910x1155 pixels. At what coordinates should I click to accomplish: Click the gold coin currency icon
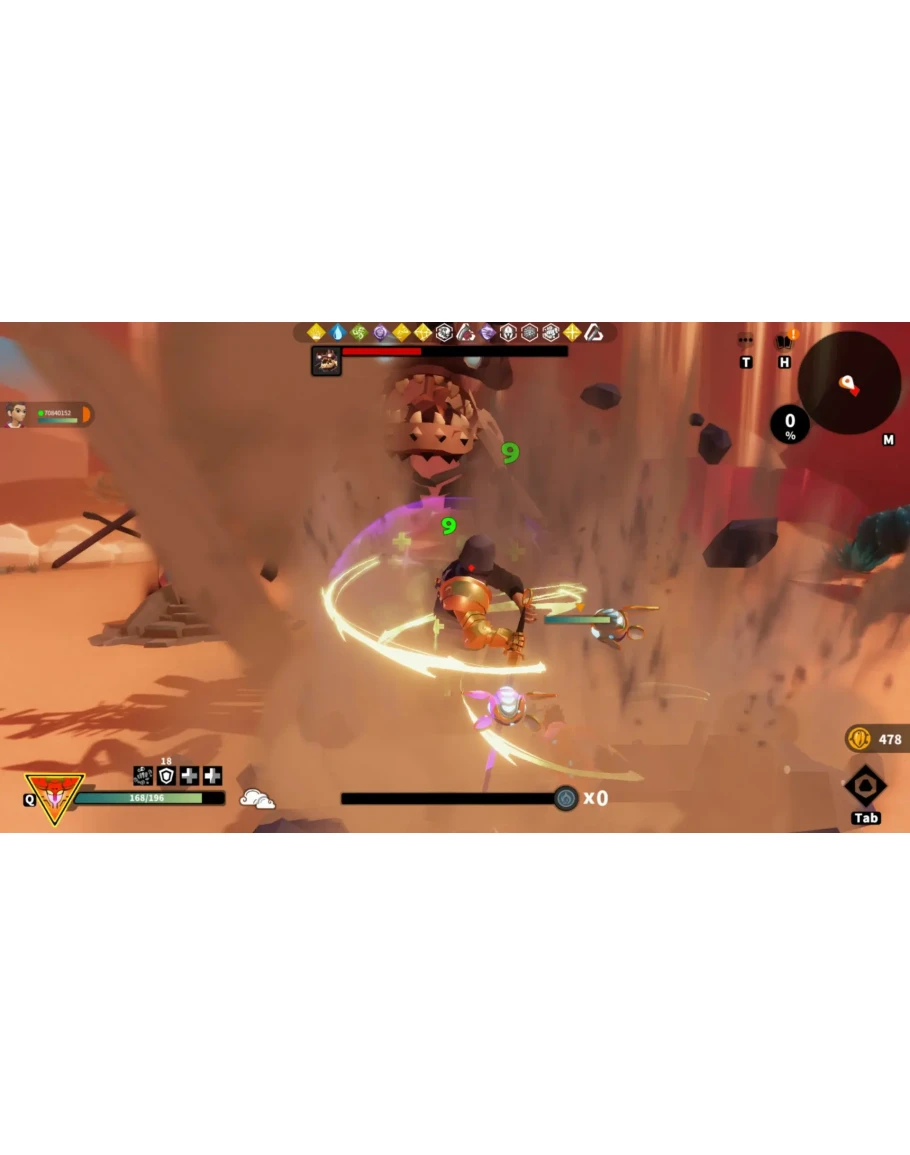[859, 739]
